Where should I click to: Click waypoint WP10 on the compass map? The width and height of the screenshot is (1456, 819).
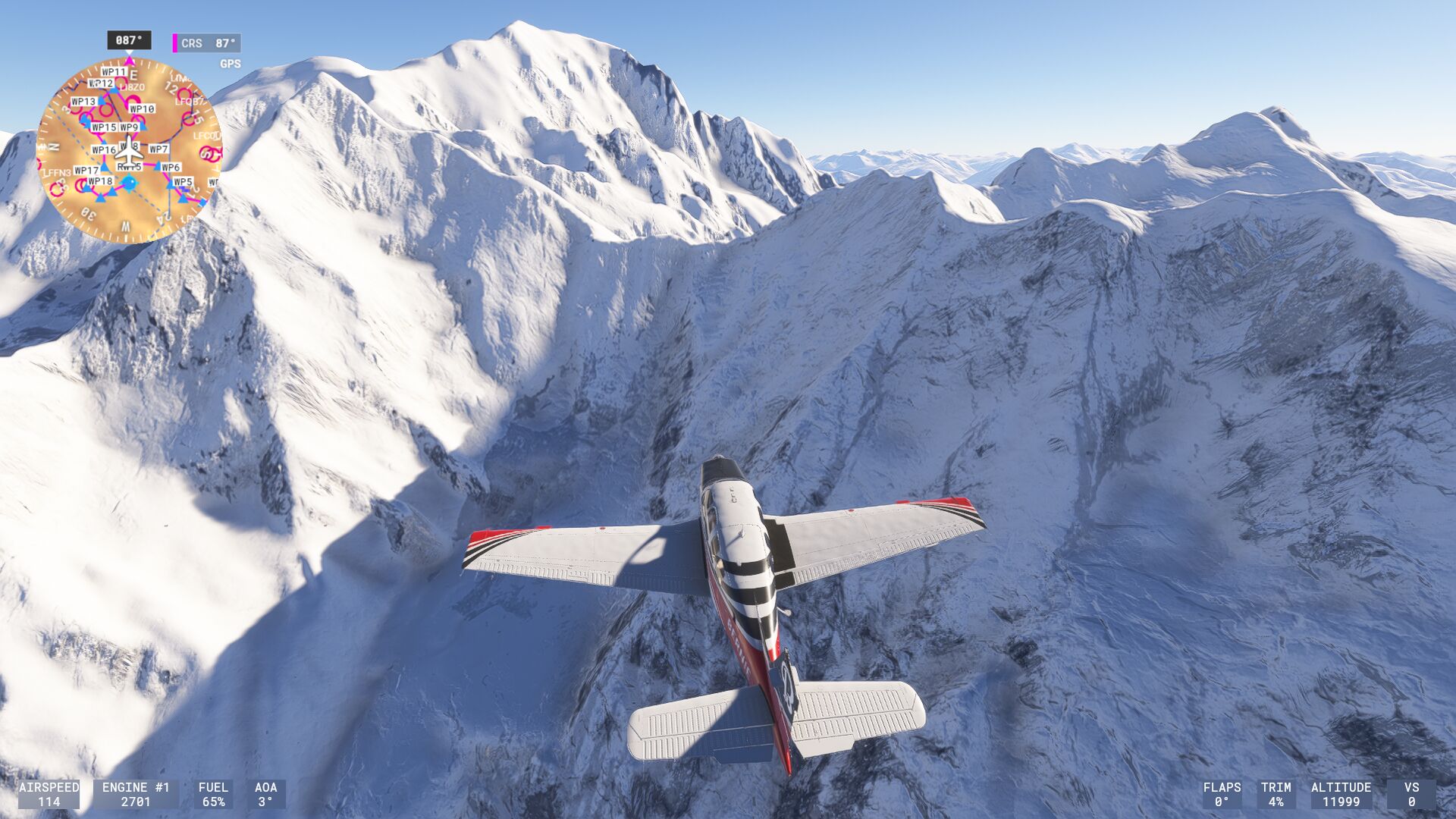point(142,109)
